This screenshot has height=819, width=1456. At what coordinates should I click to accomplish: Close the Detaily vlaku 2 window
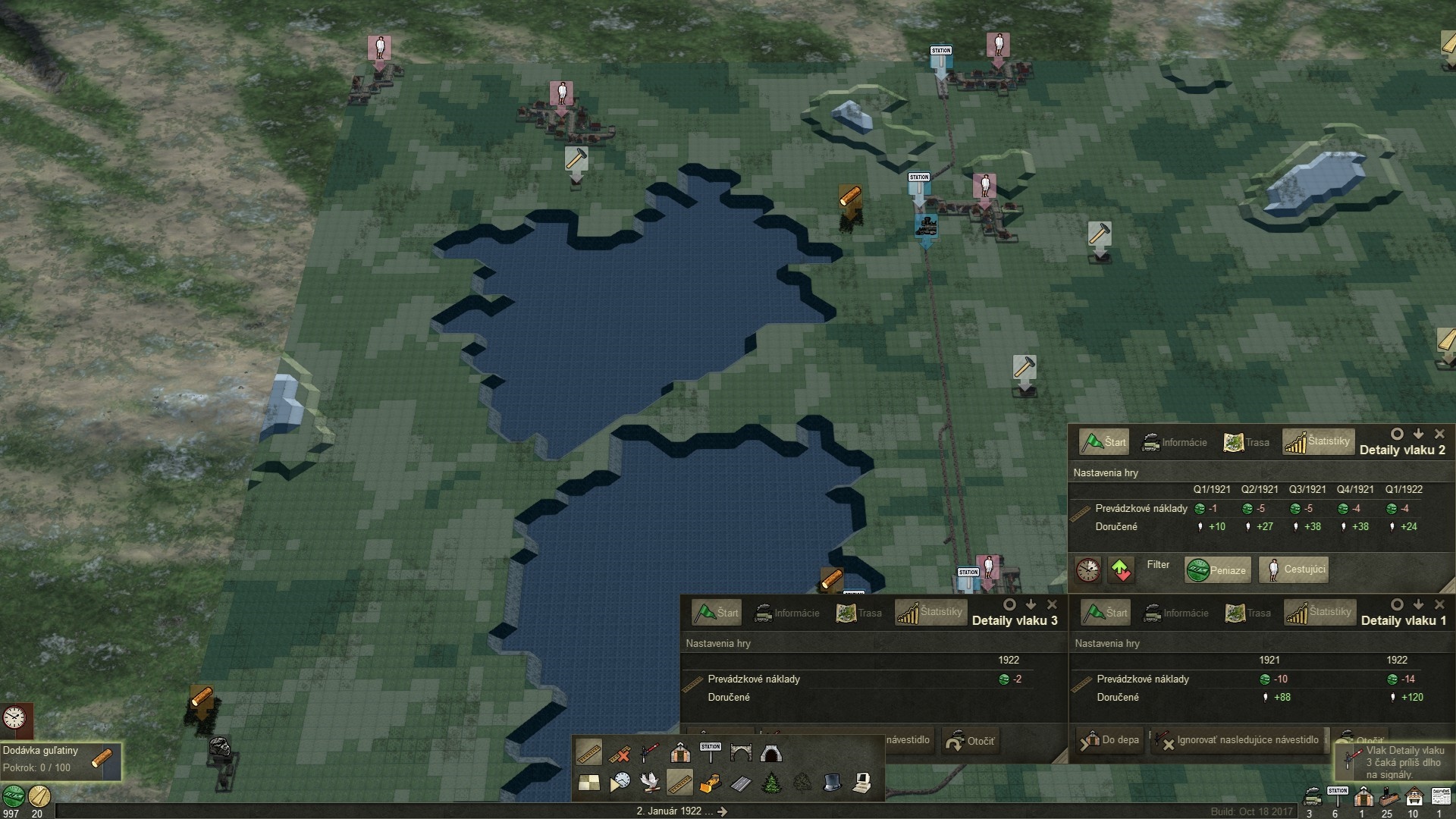point(1439,434)
